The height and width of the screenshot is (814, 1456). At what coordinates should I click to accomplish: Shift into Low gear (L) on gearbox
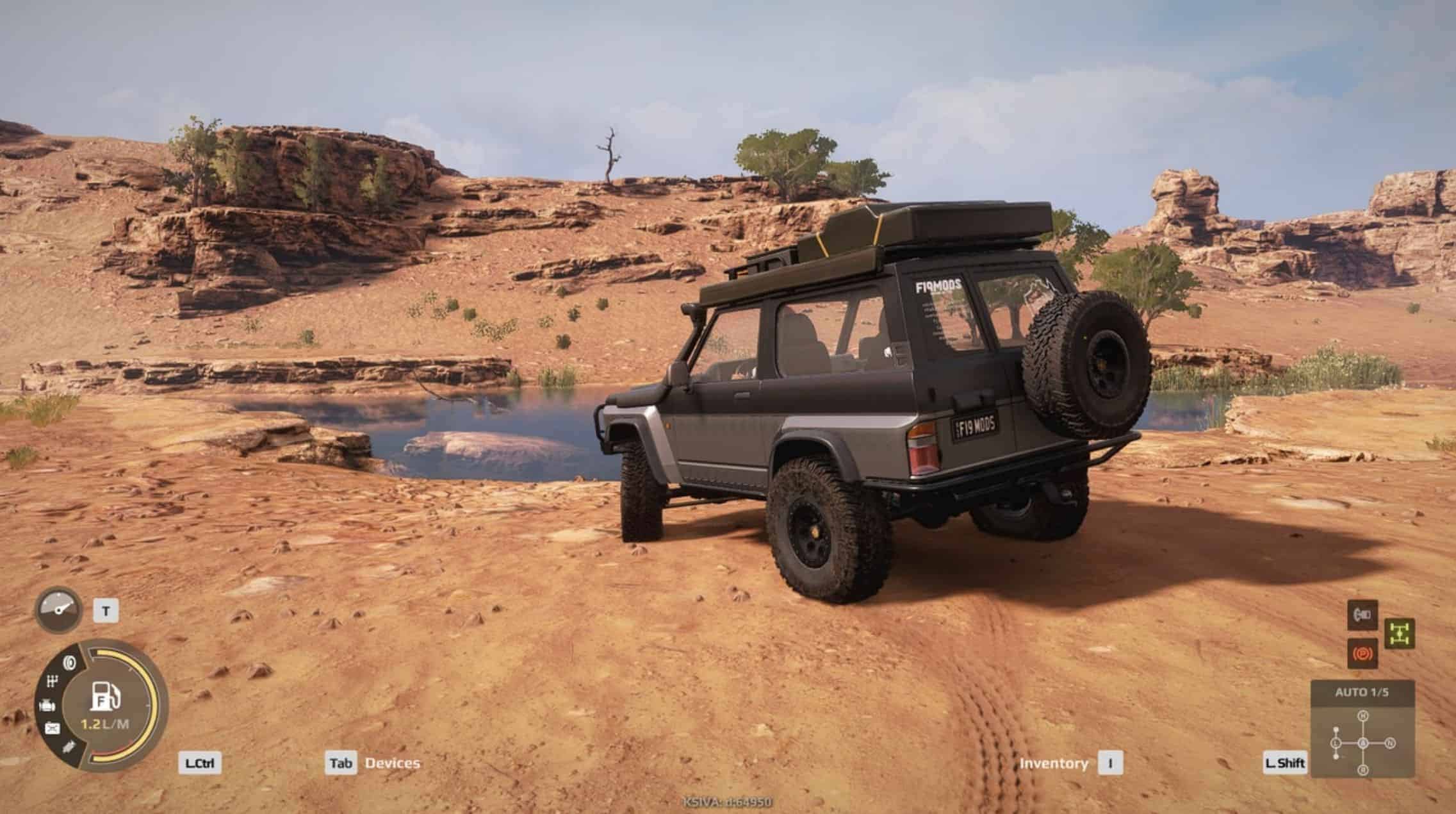tap(1336, 743)
